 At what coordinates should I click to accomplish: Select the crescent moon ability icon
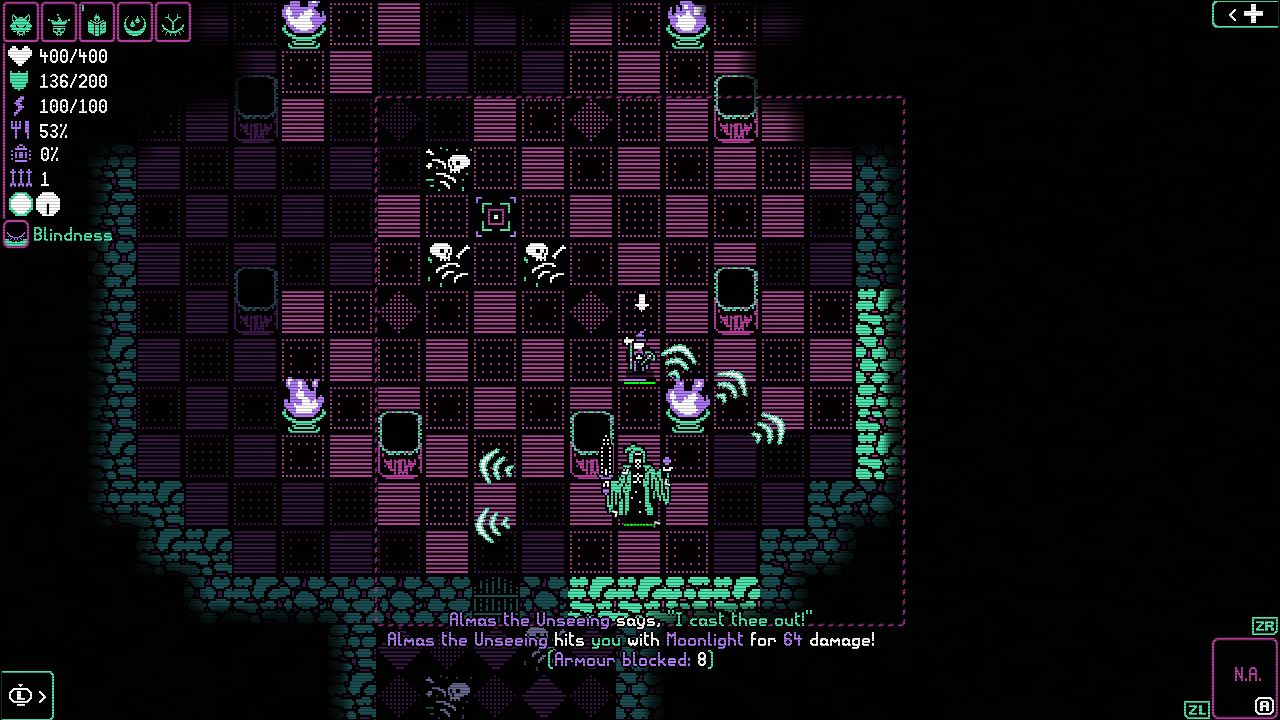coord(136,22)
